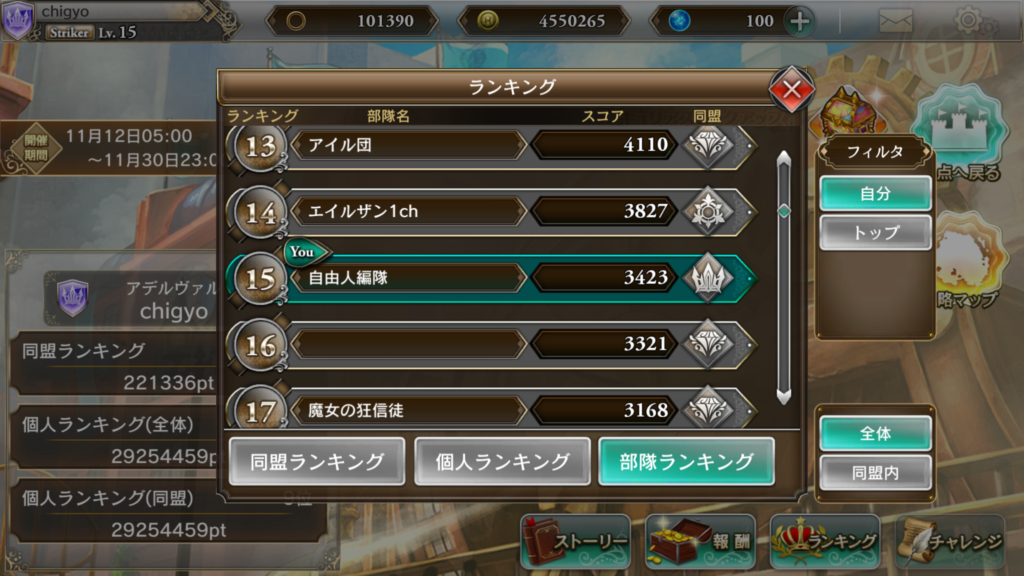Image resolution: width=1024 pixels, height=576 pixels.
Task: Switch to 同盟ランキング tab
Action: pos(317,461)
